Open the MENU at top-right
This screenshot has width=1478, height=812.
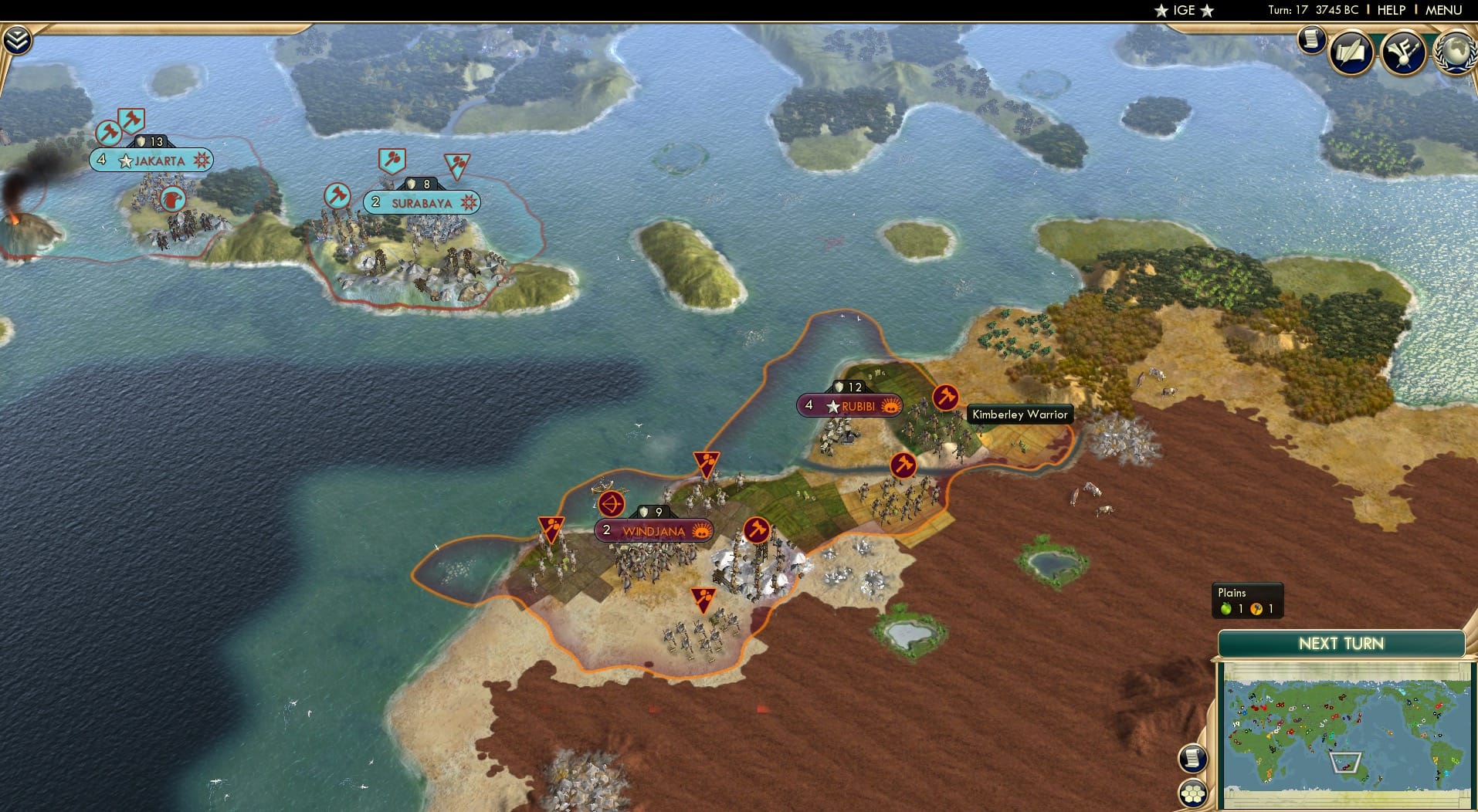tap(1444, 11)
